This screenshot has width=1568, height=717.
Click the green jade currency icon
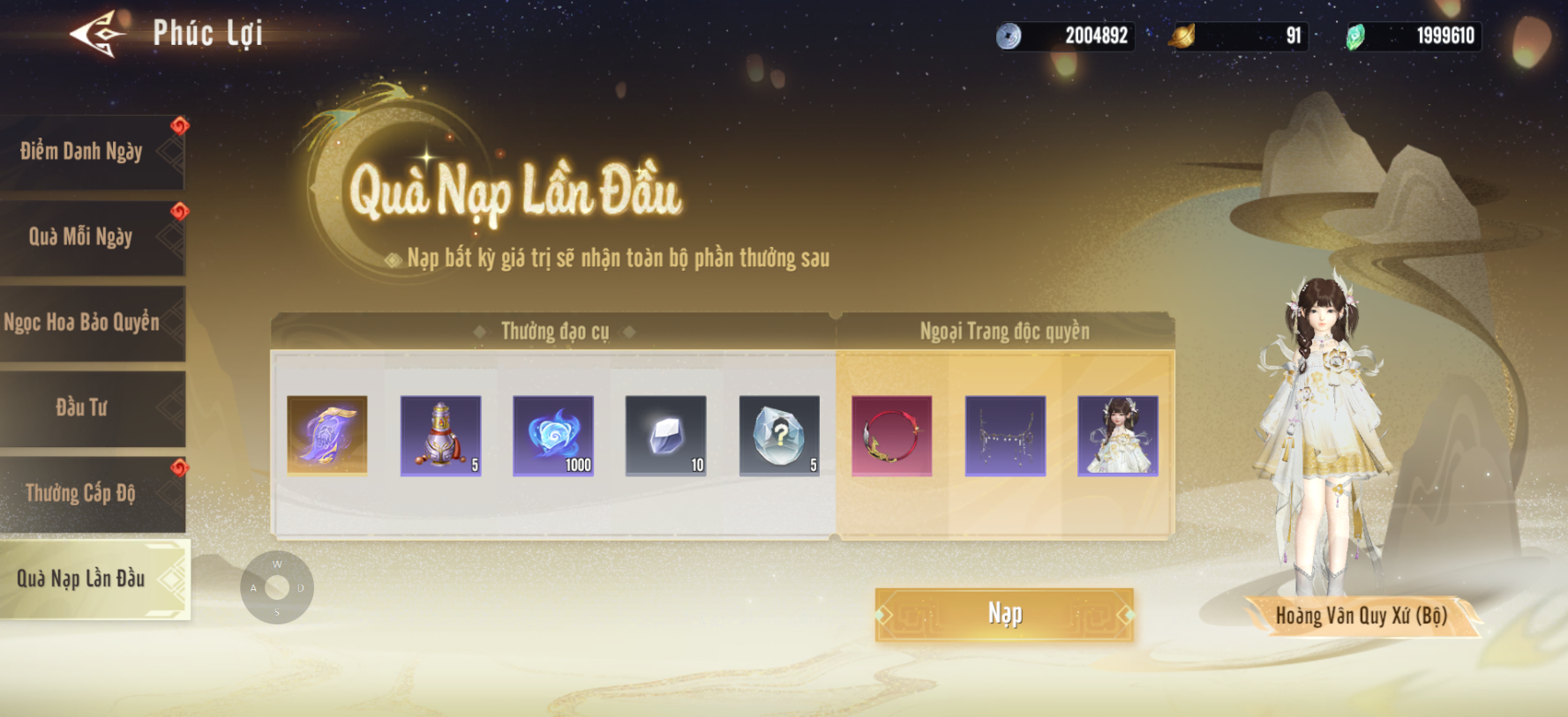[x=1355, y=36]
